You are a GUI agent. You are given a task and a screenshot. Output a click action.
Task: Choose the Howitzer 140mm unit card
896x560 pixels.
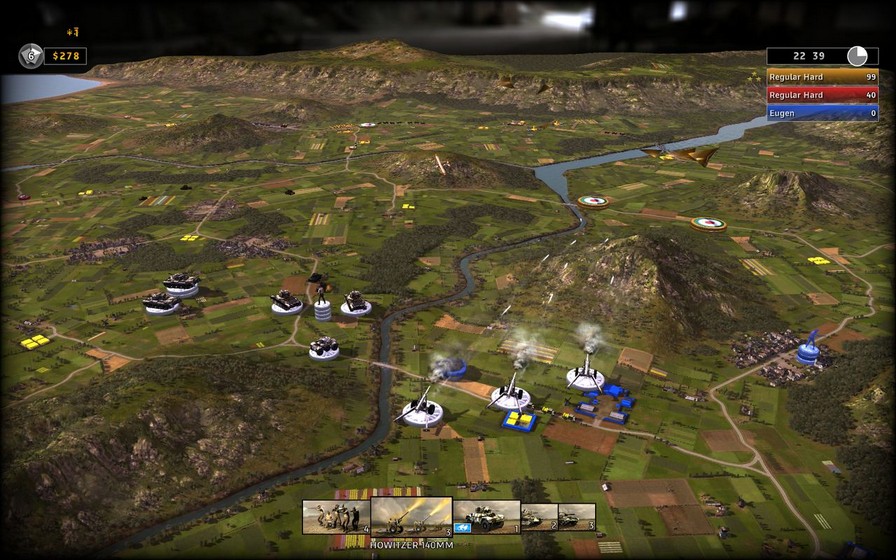[411, 516]
